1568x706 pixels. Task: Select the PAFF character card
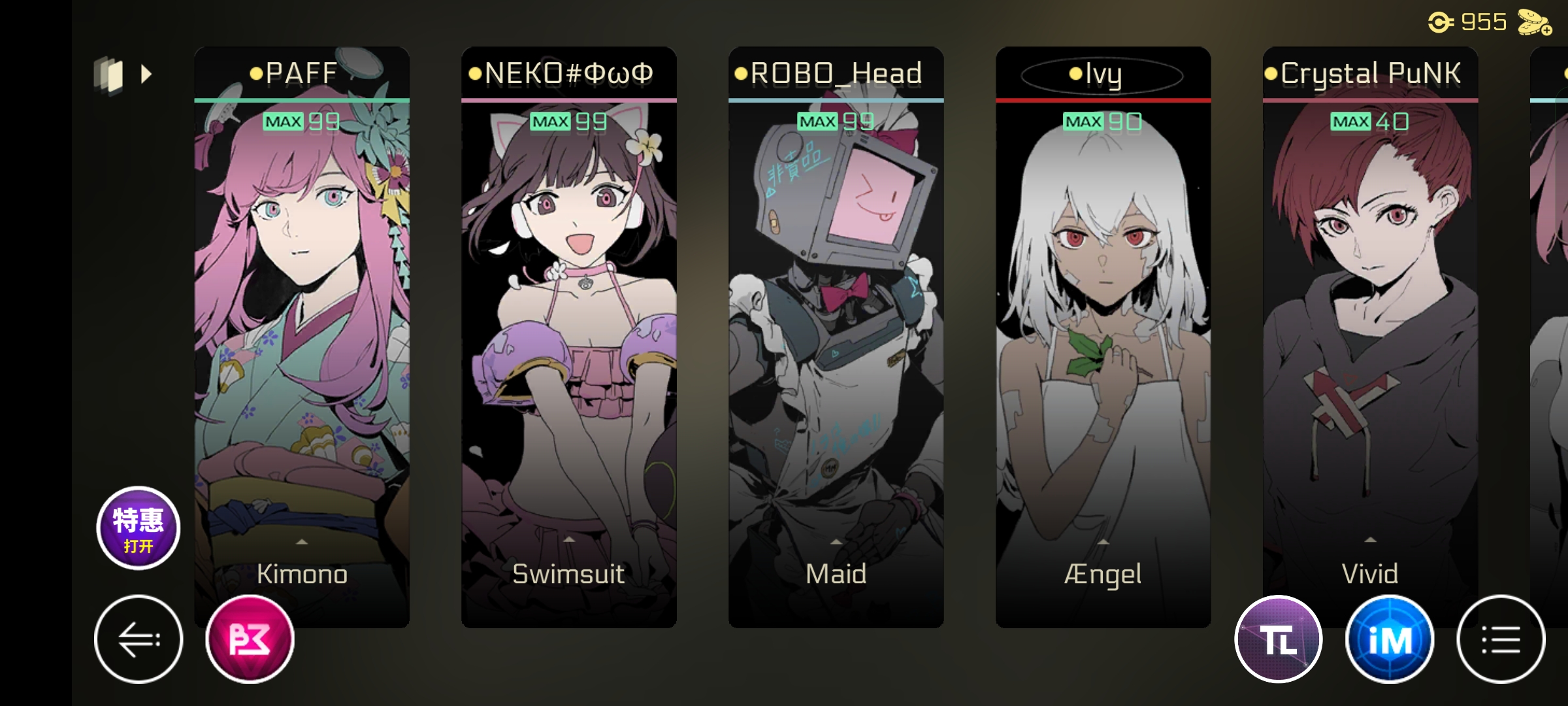coord(302,314)
